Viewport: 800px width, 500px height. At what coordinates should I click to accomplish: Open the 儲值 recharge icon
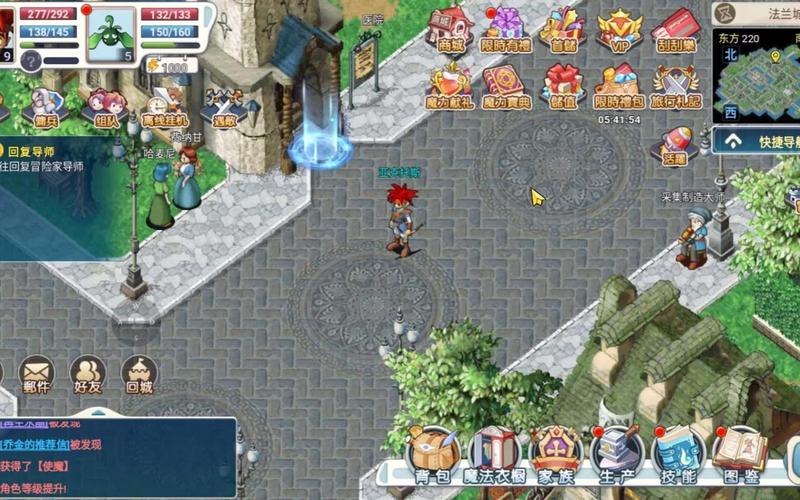coord(563,85)
